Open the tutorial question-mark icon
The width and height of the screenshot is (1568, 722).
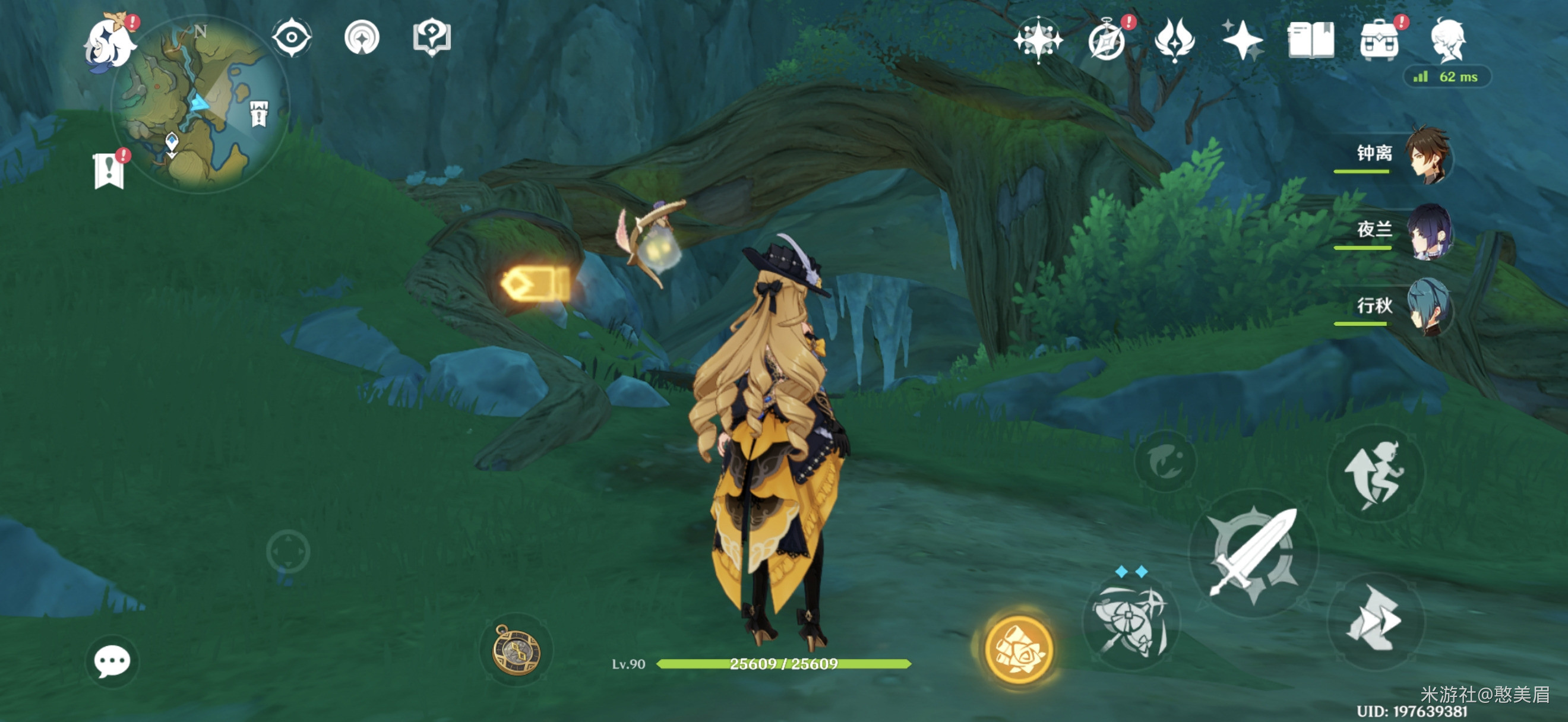432,38
